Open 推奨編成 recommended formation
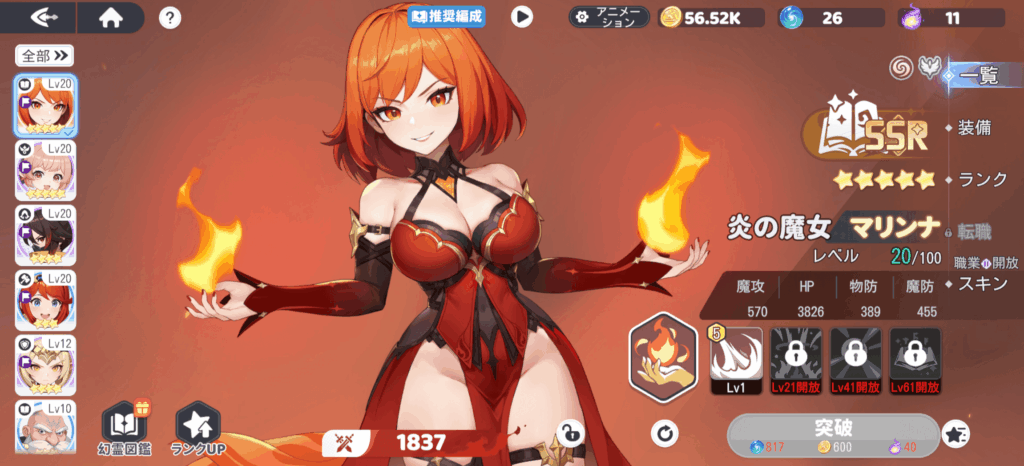Screen dimensions: 1024x466 (446, 16)
